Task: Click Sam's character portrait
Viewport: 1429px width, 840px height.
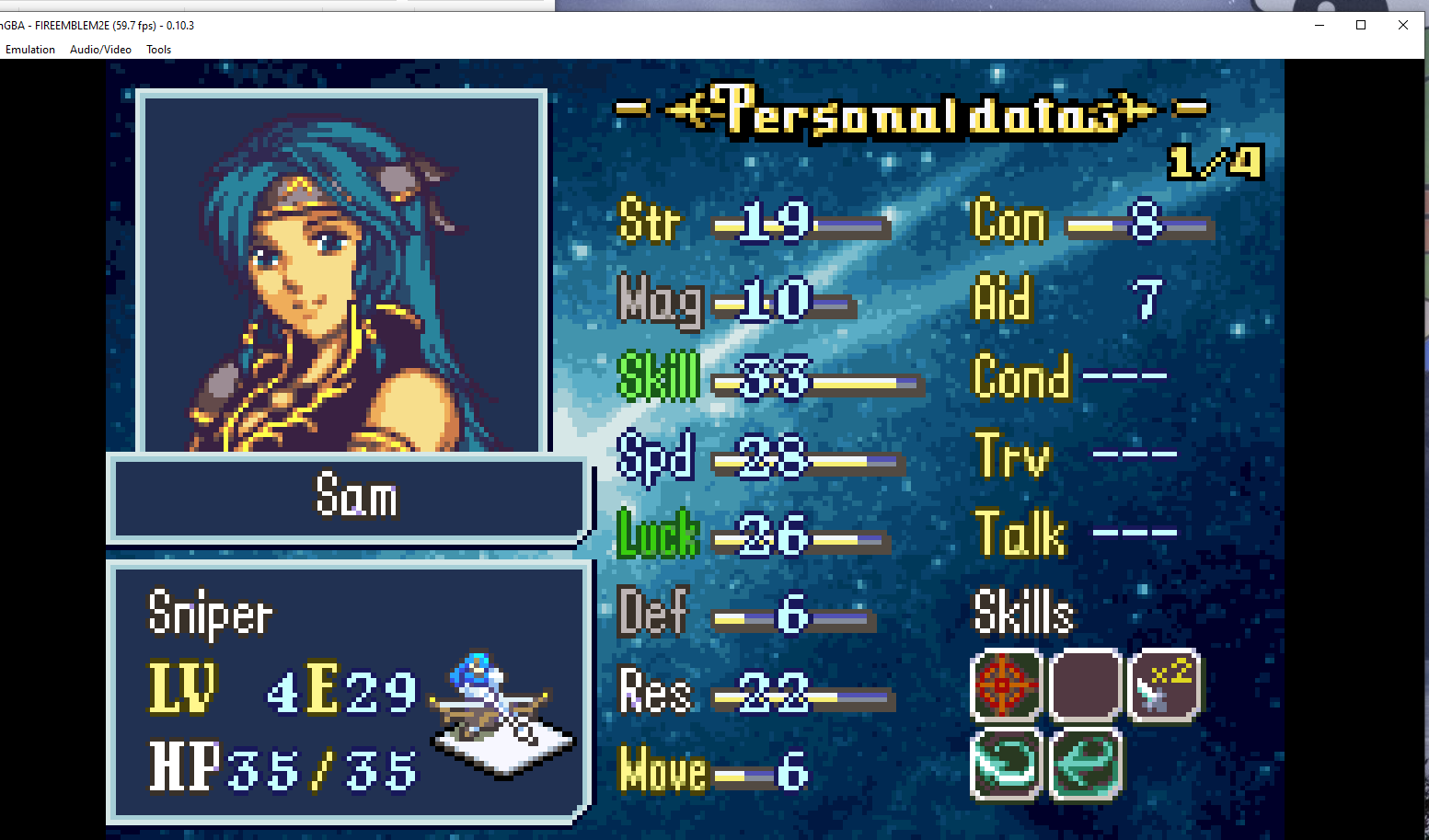Action: click(340, 267)
